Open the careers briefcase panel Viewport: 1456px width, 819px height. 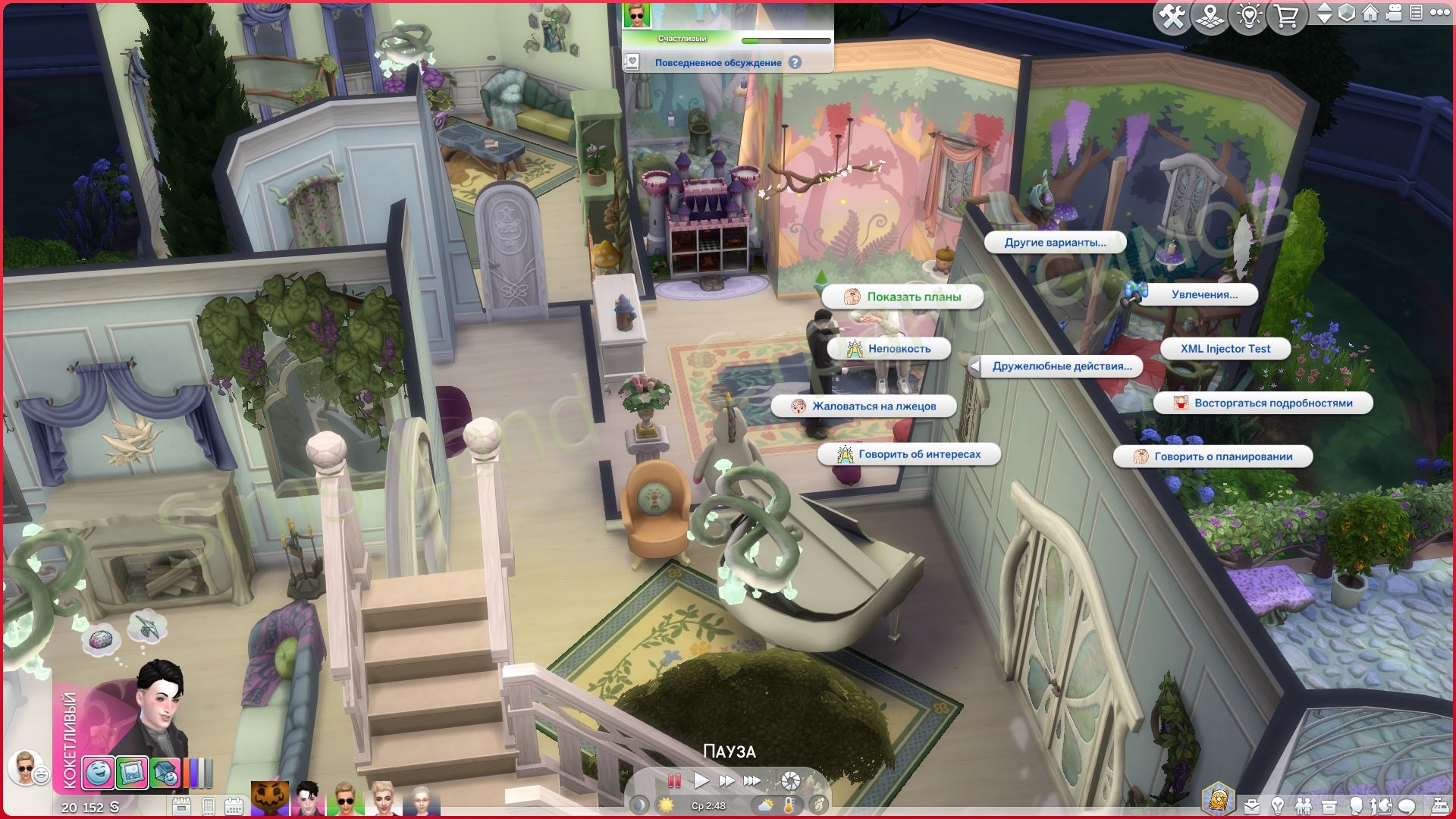coord(1252,805)
